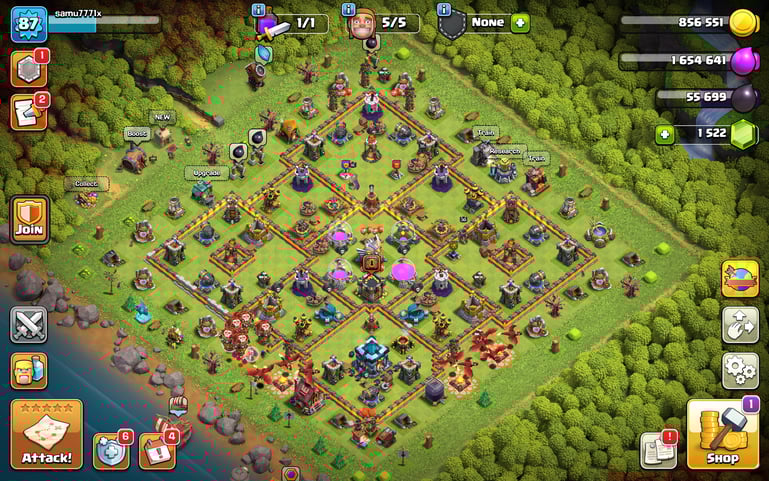Screen dimensions: 769x481
Task: Open the calendar icon with badge 4
Action: (x=156, y=451)
